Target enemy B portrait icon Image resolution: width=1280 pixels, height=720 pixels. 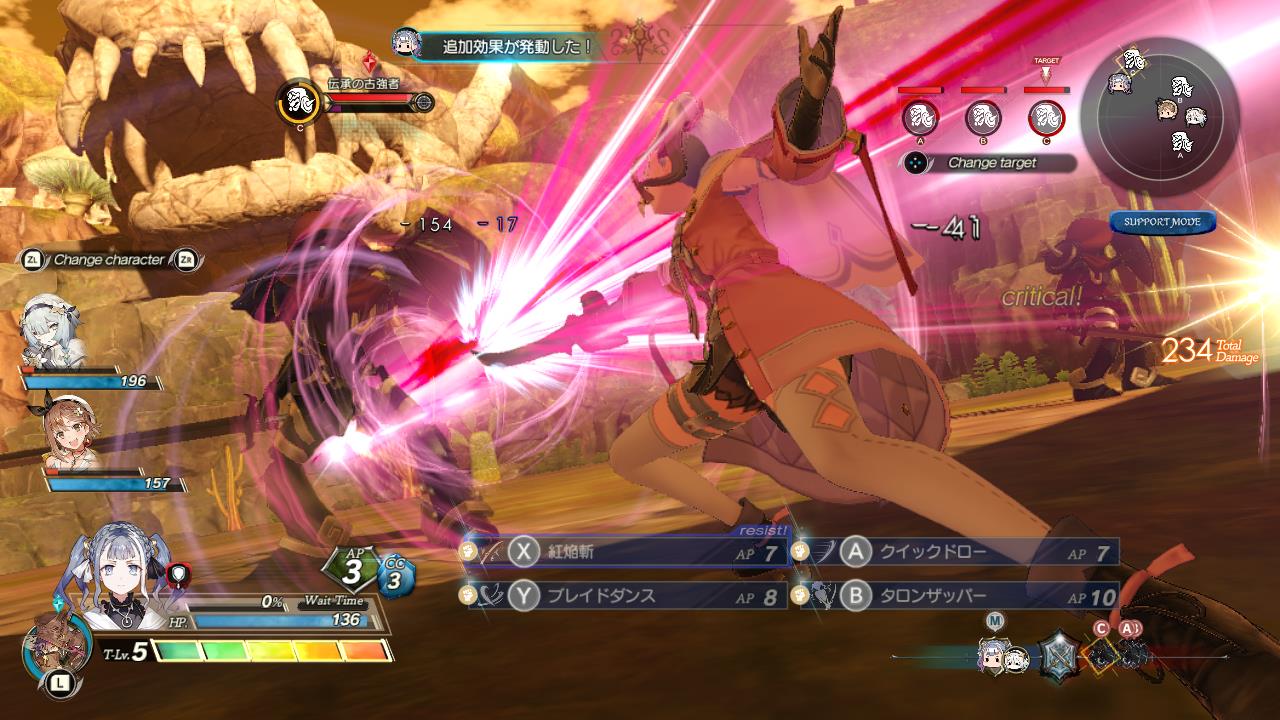click(x=982, y=118)
